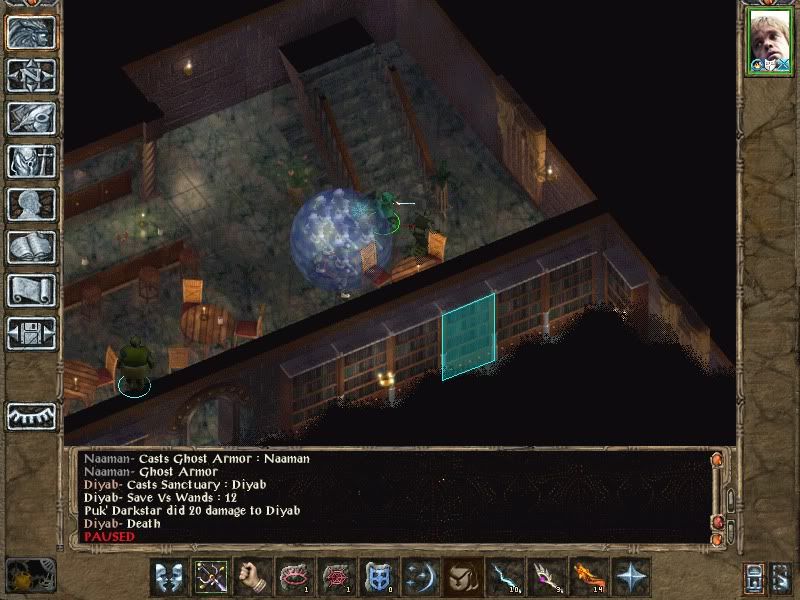Select the bare fist weapon slot
The image size is (800, 600).
pyautogui.click(x=253, y=577)
